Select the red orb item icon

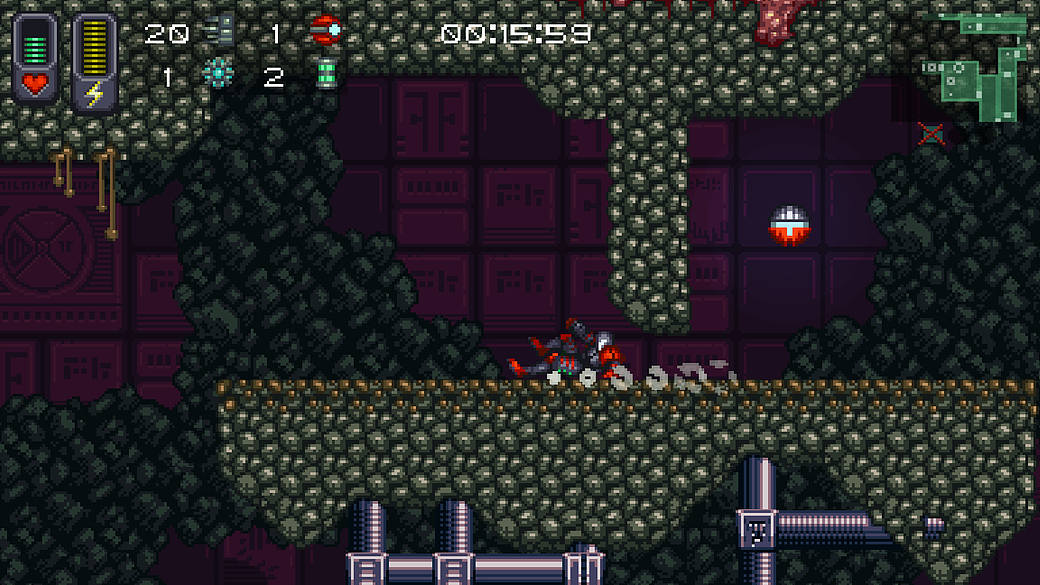[x=325, y=32]
